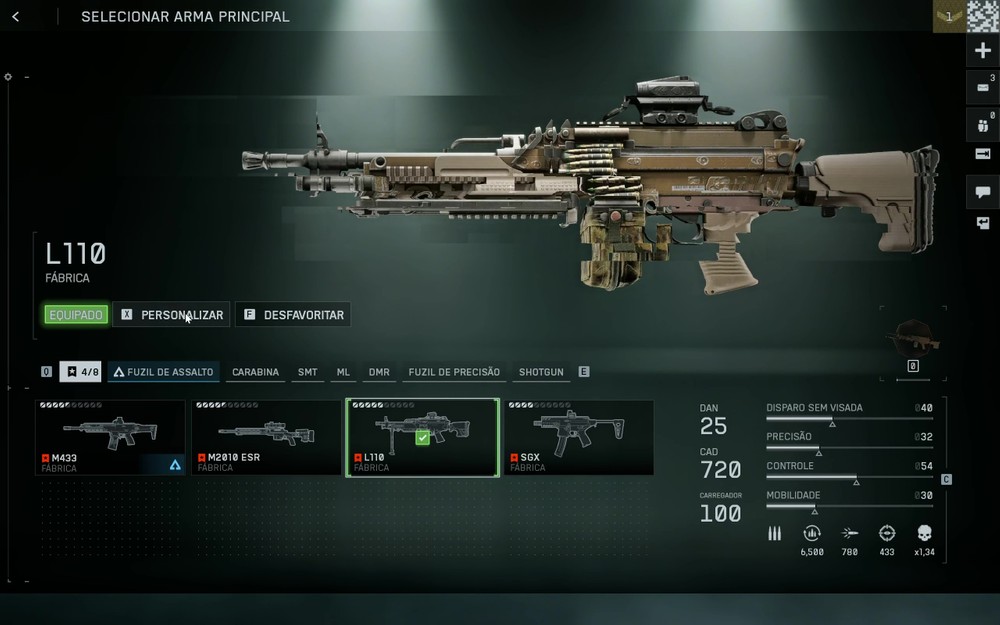Switch to the FUZIL DE ASSALTO tab

[163, 372]
